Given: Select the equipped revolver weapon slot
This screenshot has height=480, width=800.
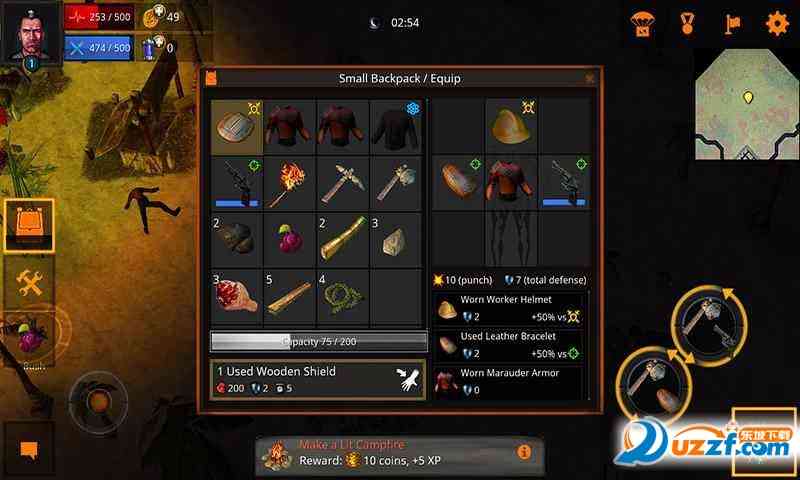Looking at the screenshot, I should pyautogui.click(x=564, y=182).
